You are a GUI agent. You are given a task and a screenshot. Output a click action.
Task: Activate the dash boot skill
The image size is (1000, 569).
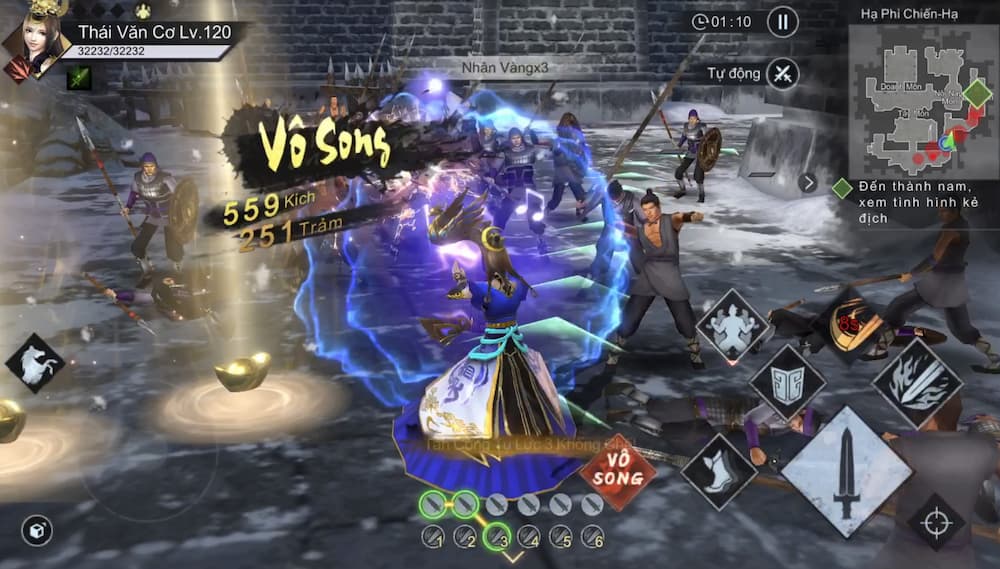[x=719, y=470]
